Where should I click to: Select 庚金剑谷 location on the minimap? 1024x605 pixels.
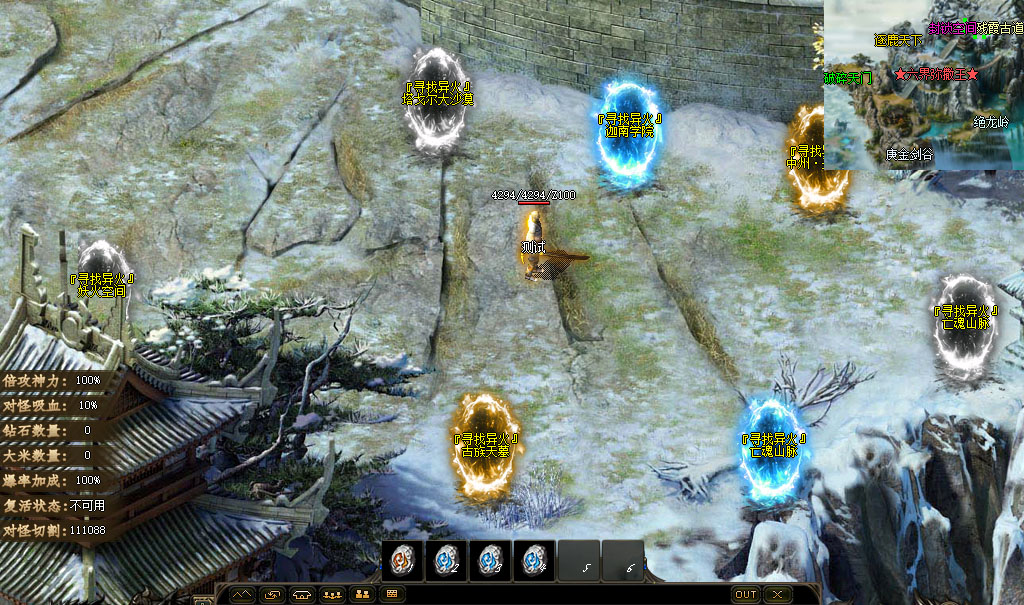908,154
